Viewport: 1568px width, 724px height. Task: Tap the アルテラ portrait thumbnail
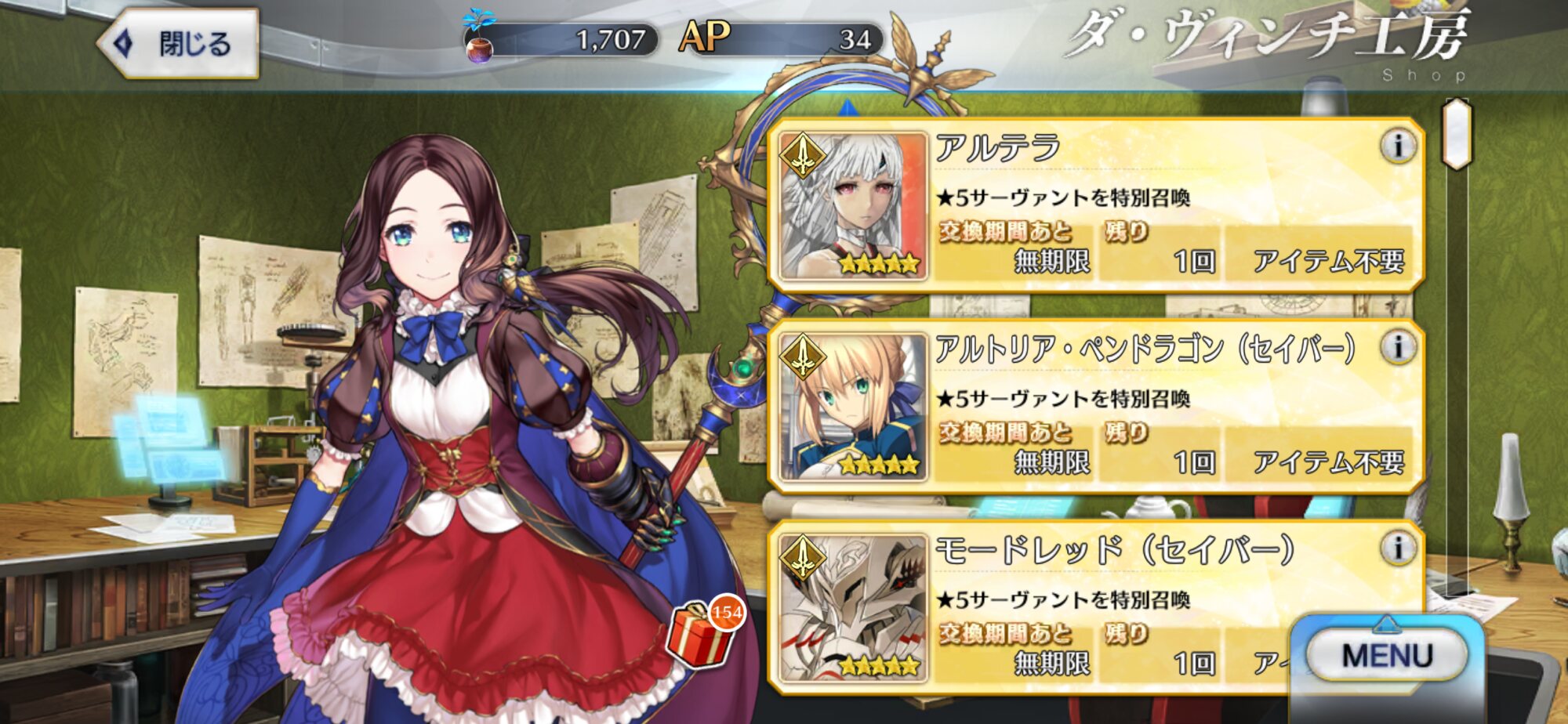(x=851, y=206)
